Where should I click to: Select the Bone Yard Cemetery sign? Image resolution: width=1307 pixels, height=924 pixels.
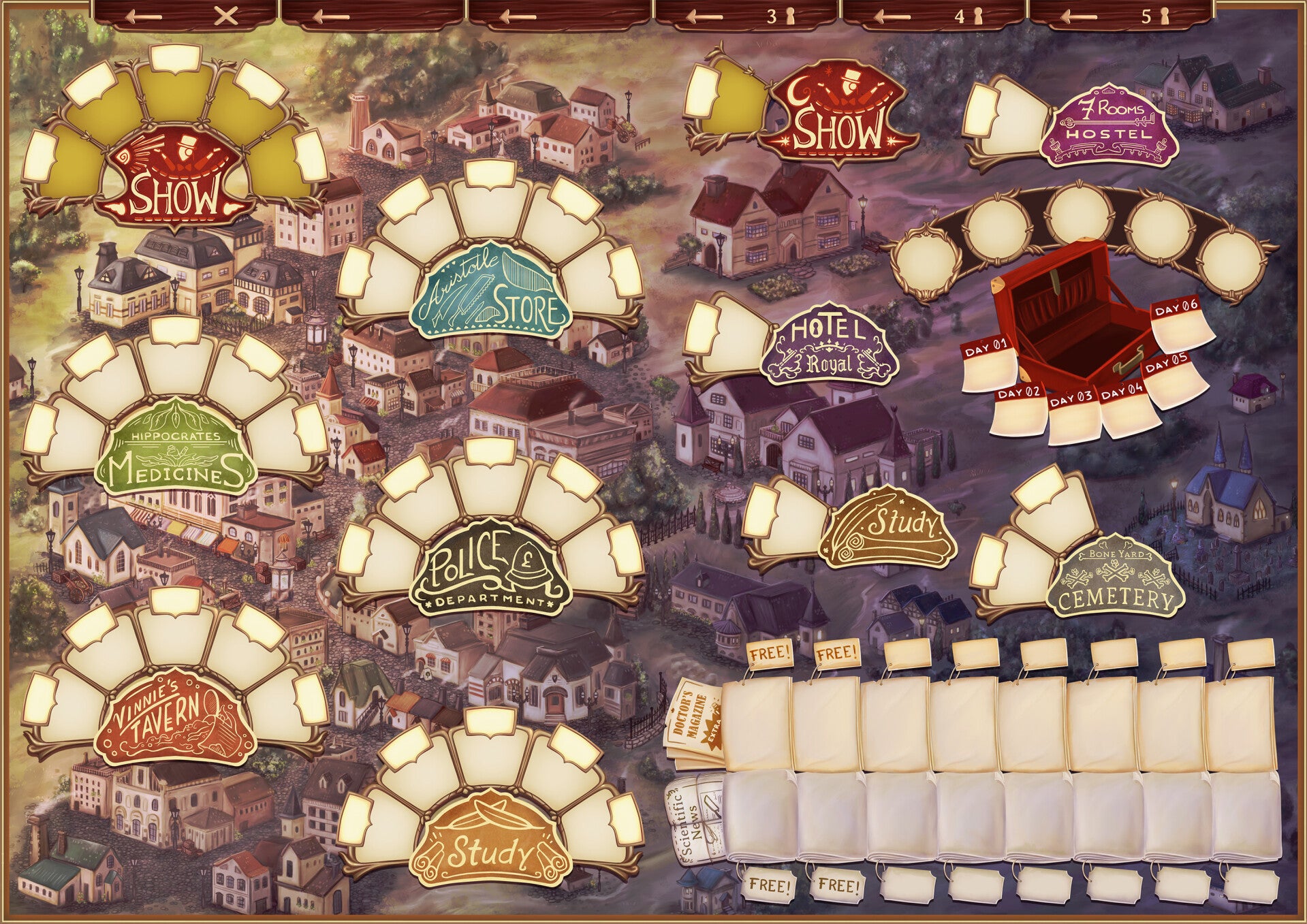[1115, 582]
